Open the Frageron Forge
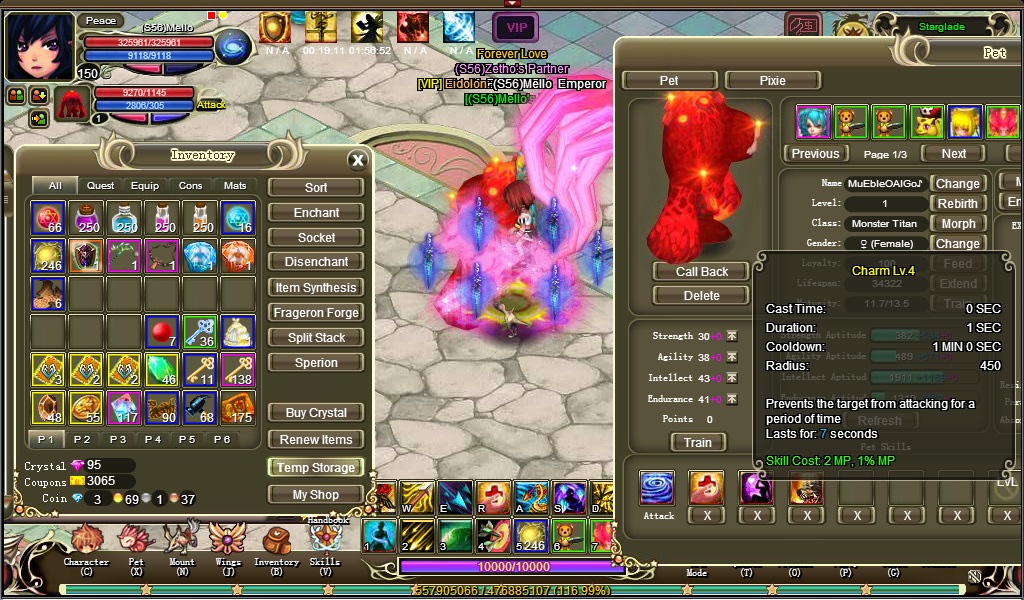 [316, 313]
